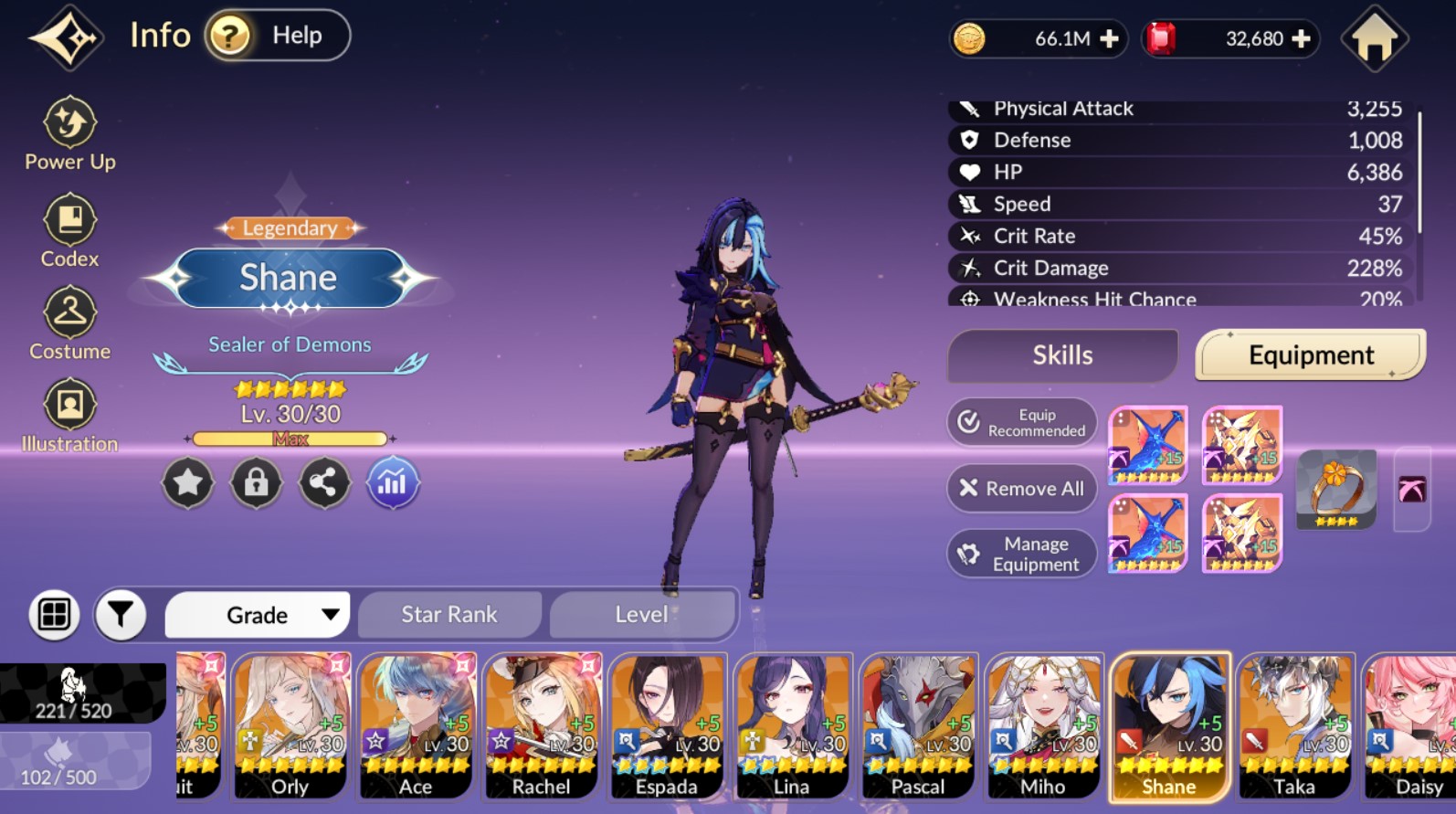This screenshot has height=814, width=1456.
Task: Tap Equip Recommended
Action: tap(1022, 423)
